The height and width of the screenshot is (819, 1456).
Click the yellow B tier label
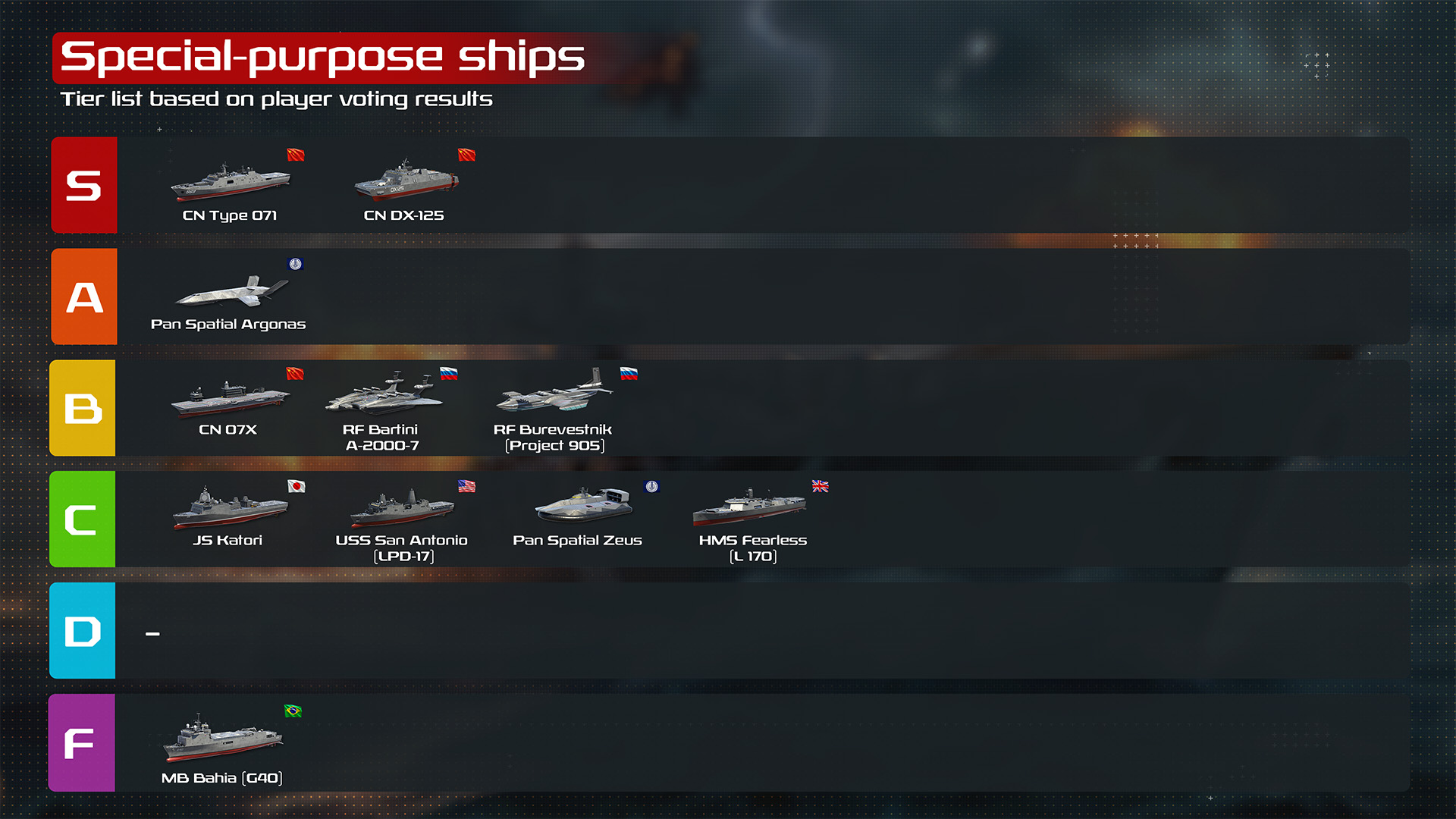pos(83,408)
